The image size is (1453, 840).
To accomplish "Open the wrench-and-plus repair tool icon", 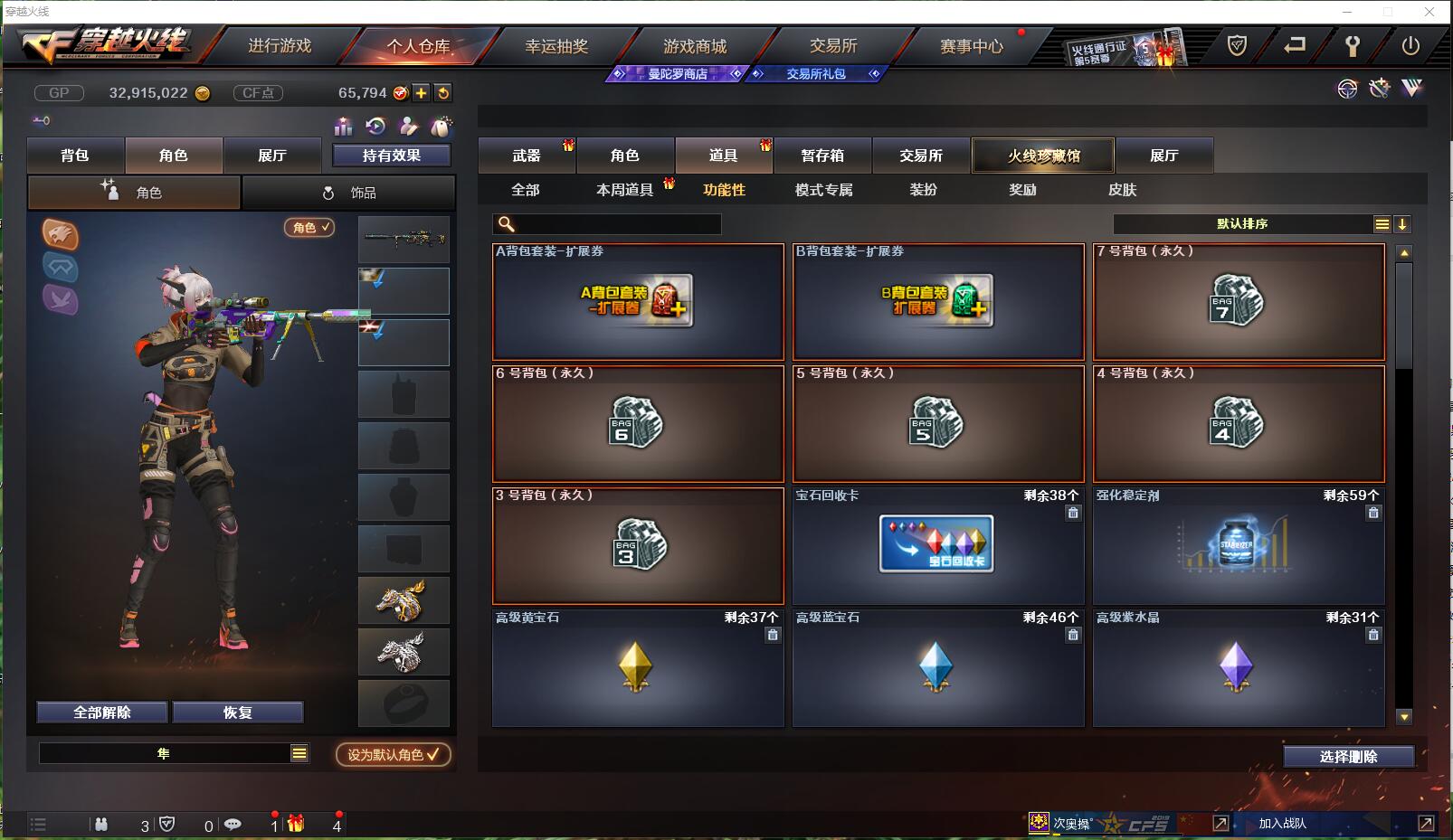I will (1379, 89).
